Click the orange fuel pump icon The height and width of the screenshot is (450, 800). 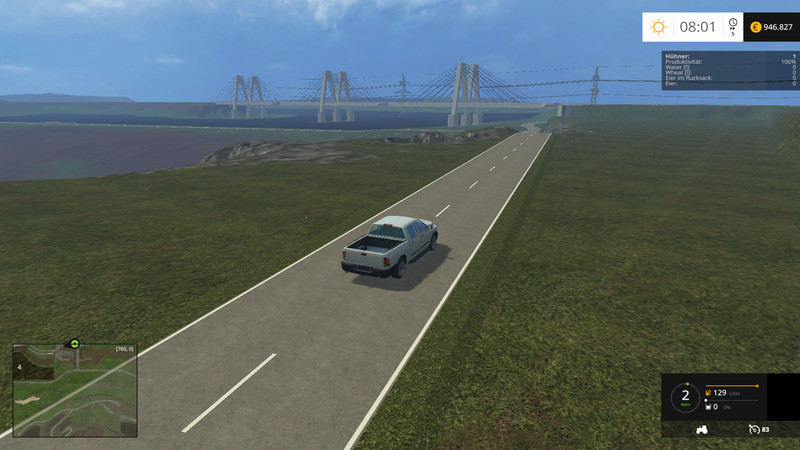point(709,392)
